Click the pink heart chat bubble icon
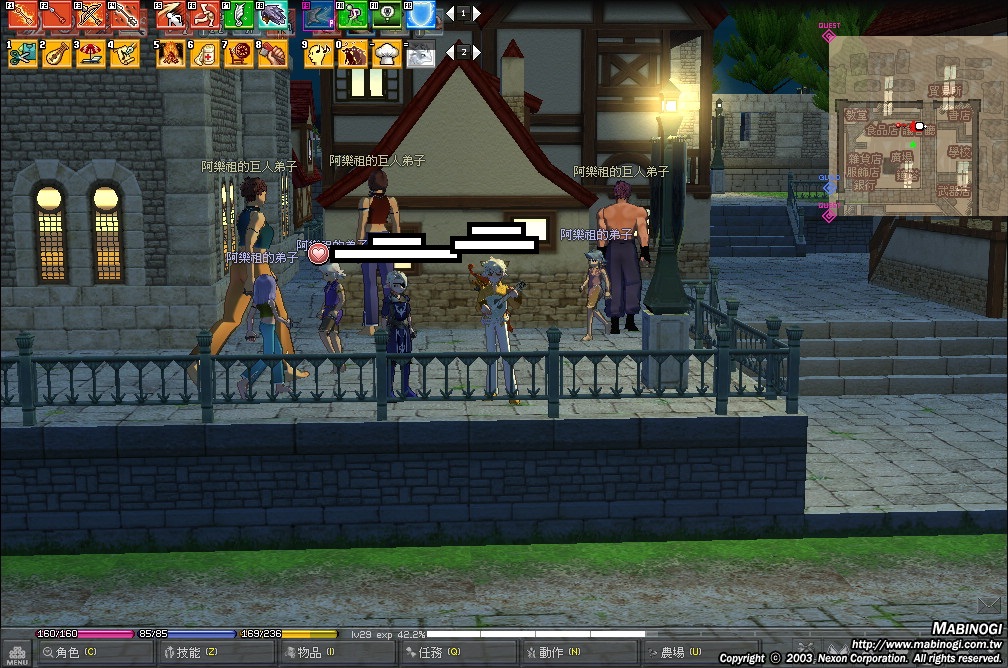1008x668 pixels. pyautogui.click(x=319, y=253)
